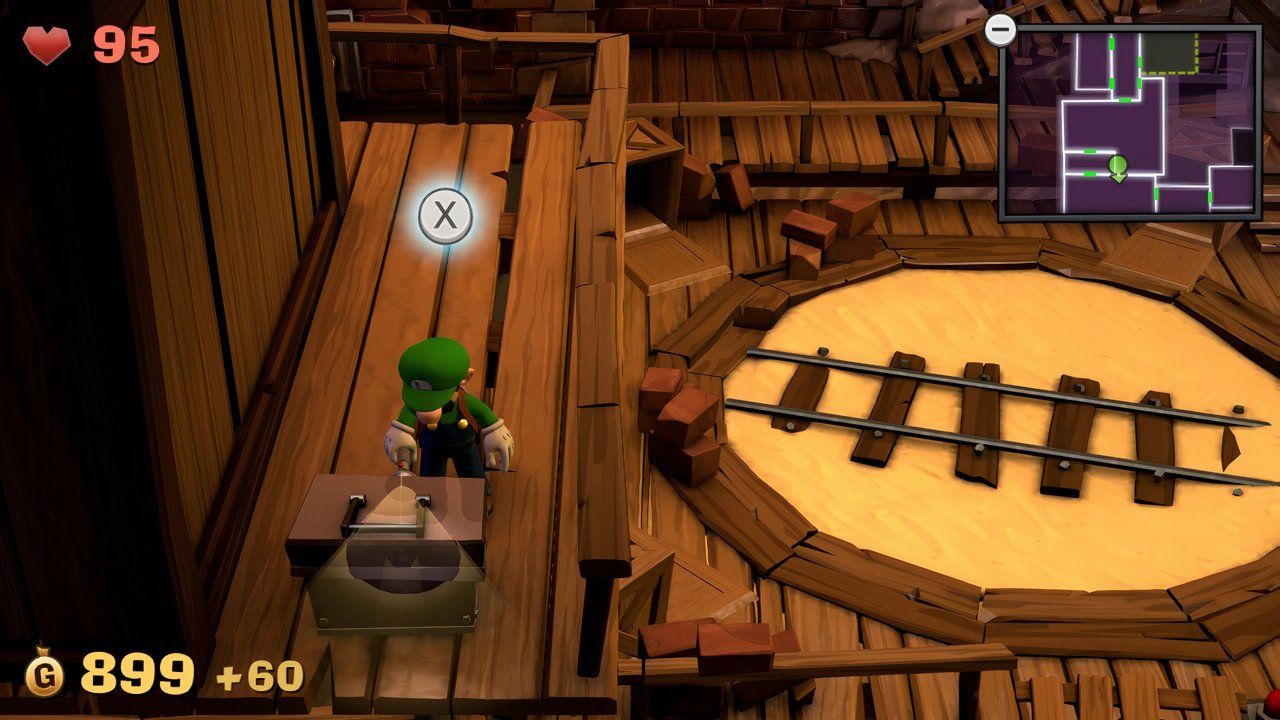Collapse the minimap with the minus button
The width and height of the screenshot is (1280, 720).
pos(1001,29)
